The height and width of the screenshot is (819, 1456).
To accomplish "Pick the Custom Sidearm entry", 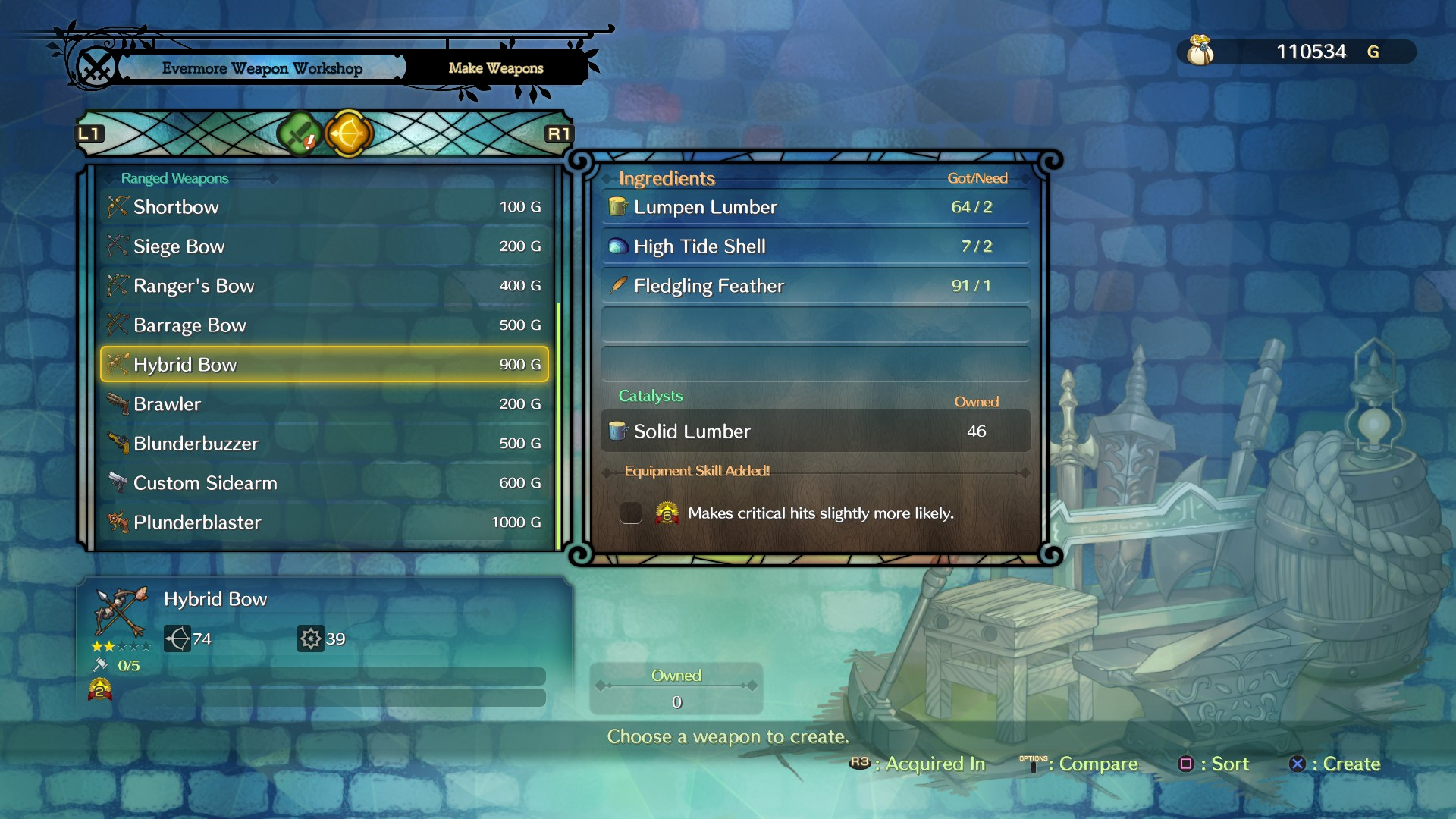I will click(x=325, y=483).
